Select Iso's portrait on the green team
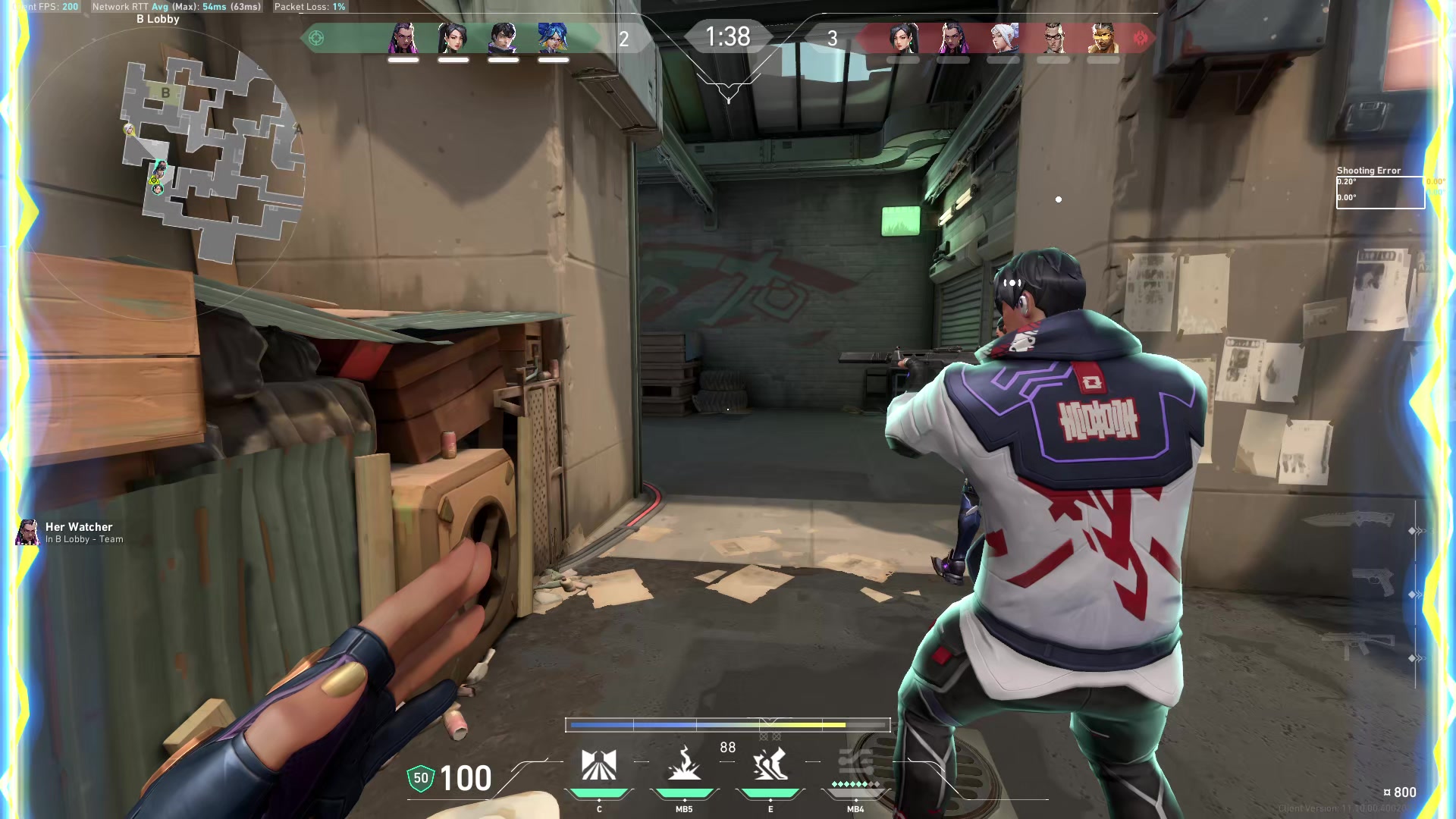 tap(503, 38)
